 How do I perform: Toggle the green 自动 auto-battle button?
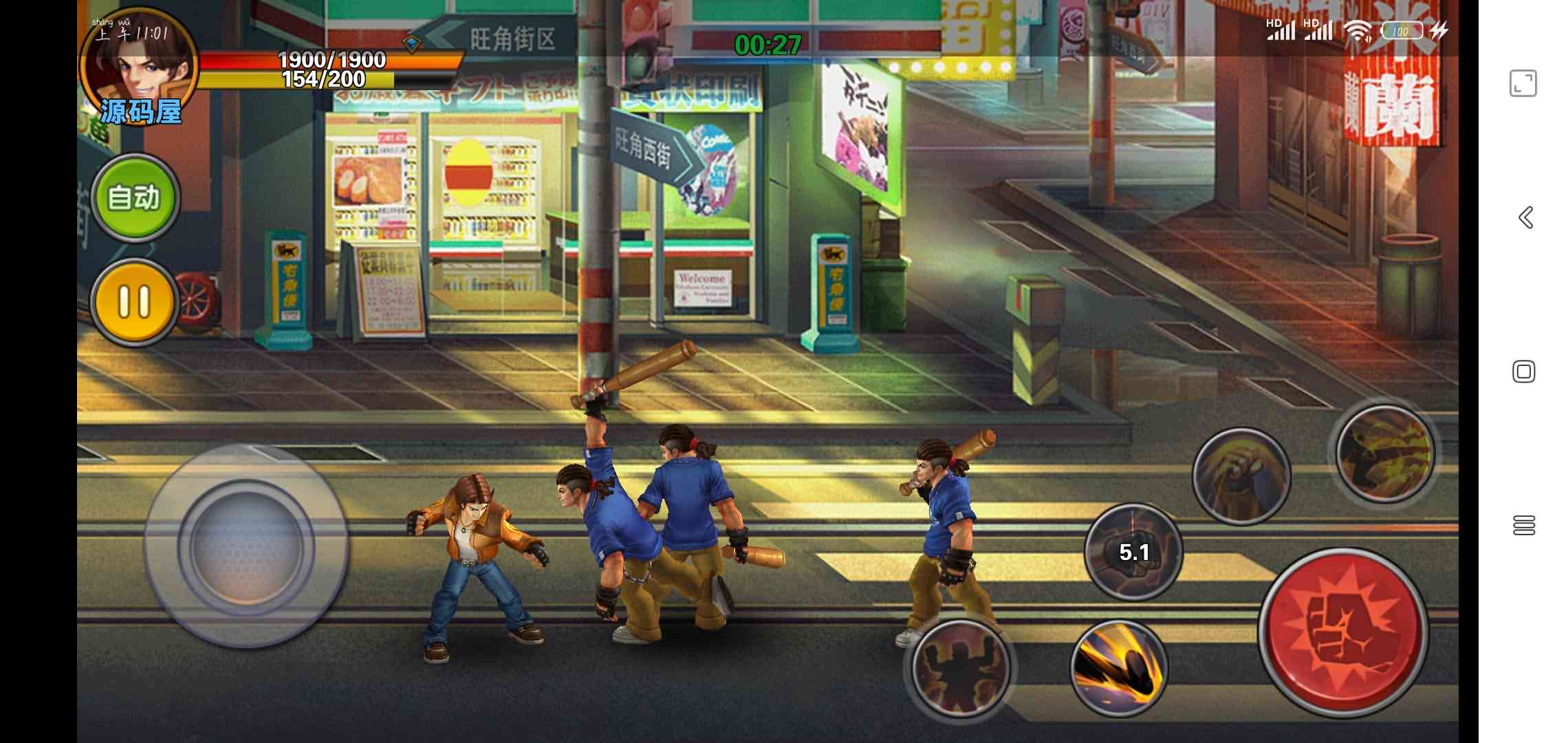point(135,197)
